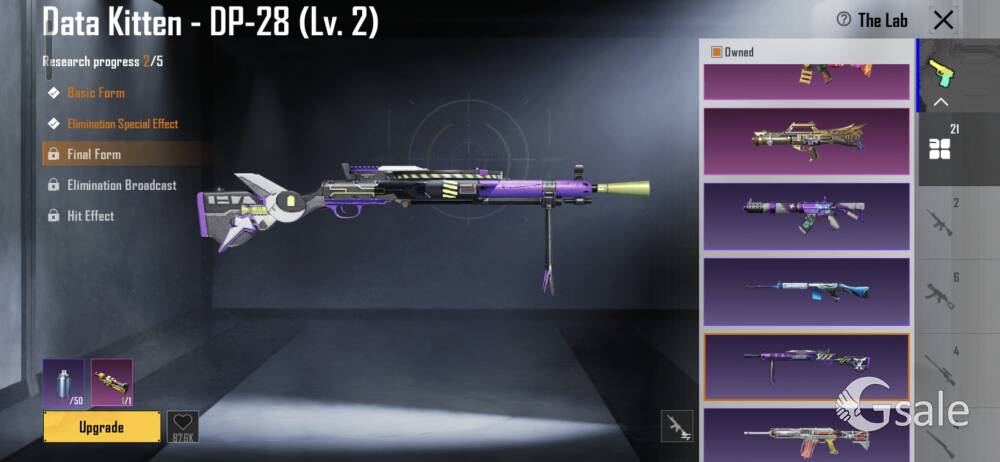This screenshot has height=462, width=1000.
Task: Choose the blue and white rifle skin
Action: point(806,291)
